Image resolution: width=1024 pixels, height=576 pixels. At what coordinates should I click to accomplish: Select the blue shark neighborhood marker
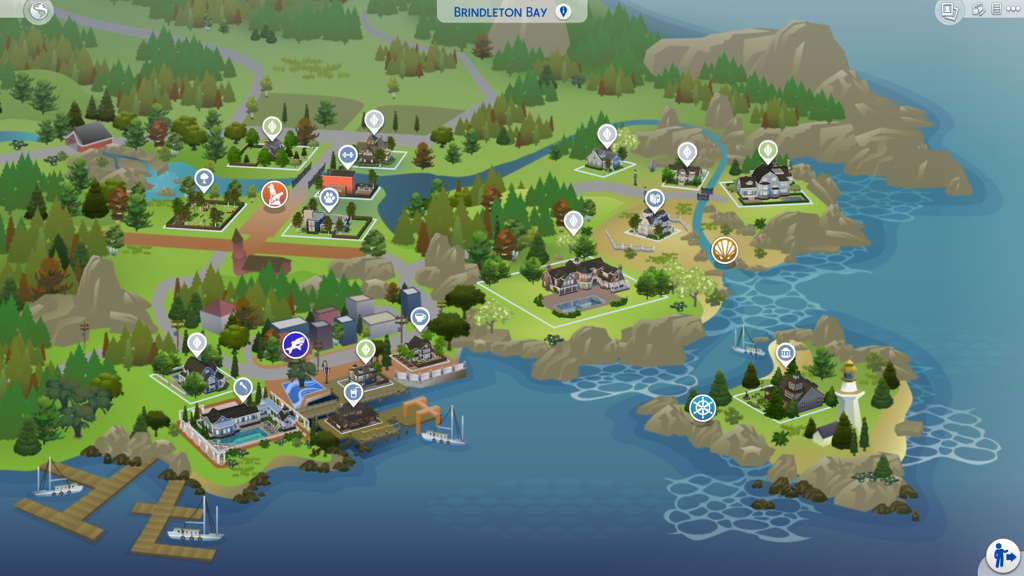pyautogui.click(x=295, y=346)
